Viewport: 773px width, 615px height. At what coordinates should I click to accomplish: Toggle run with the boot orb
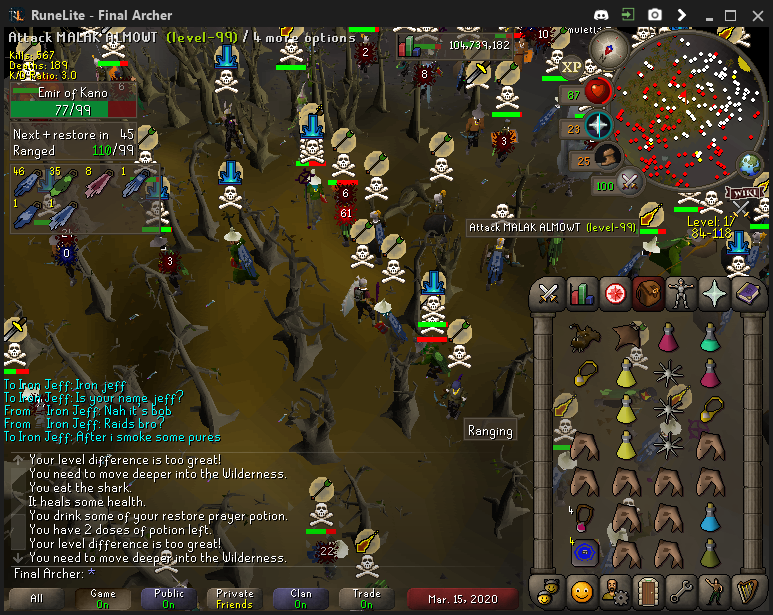608,158
